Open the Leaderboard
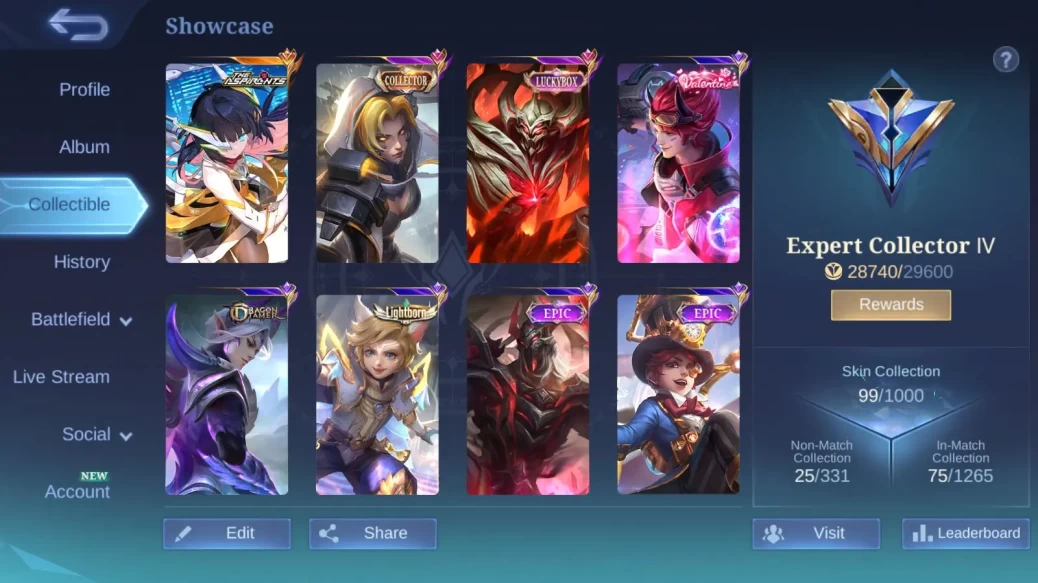1038x583 pixels. (965, 533)
